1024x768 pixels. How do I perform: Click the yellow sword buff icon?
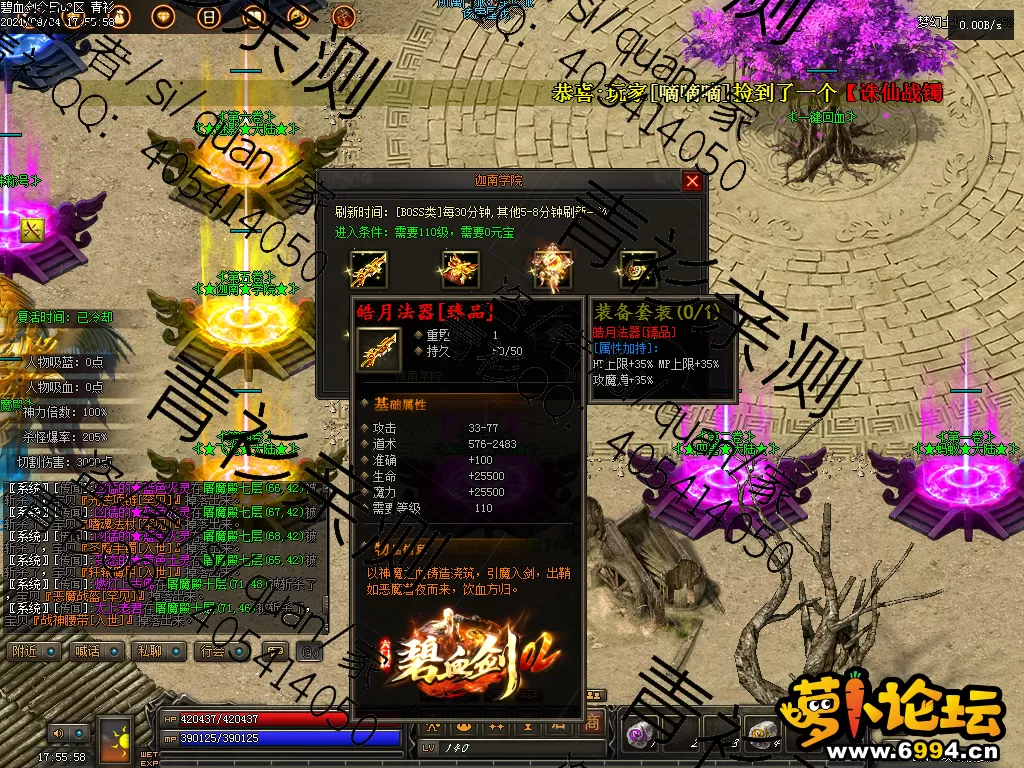click(33, 229)
